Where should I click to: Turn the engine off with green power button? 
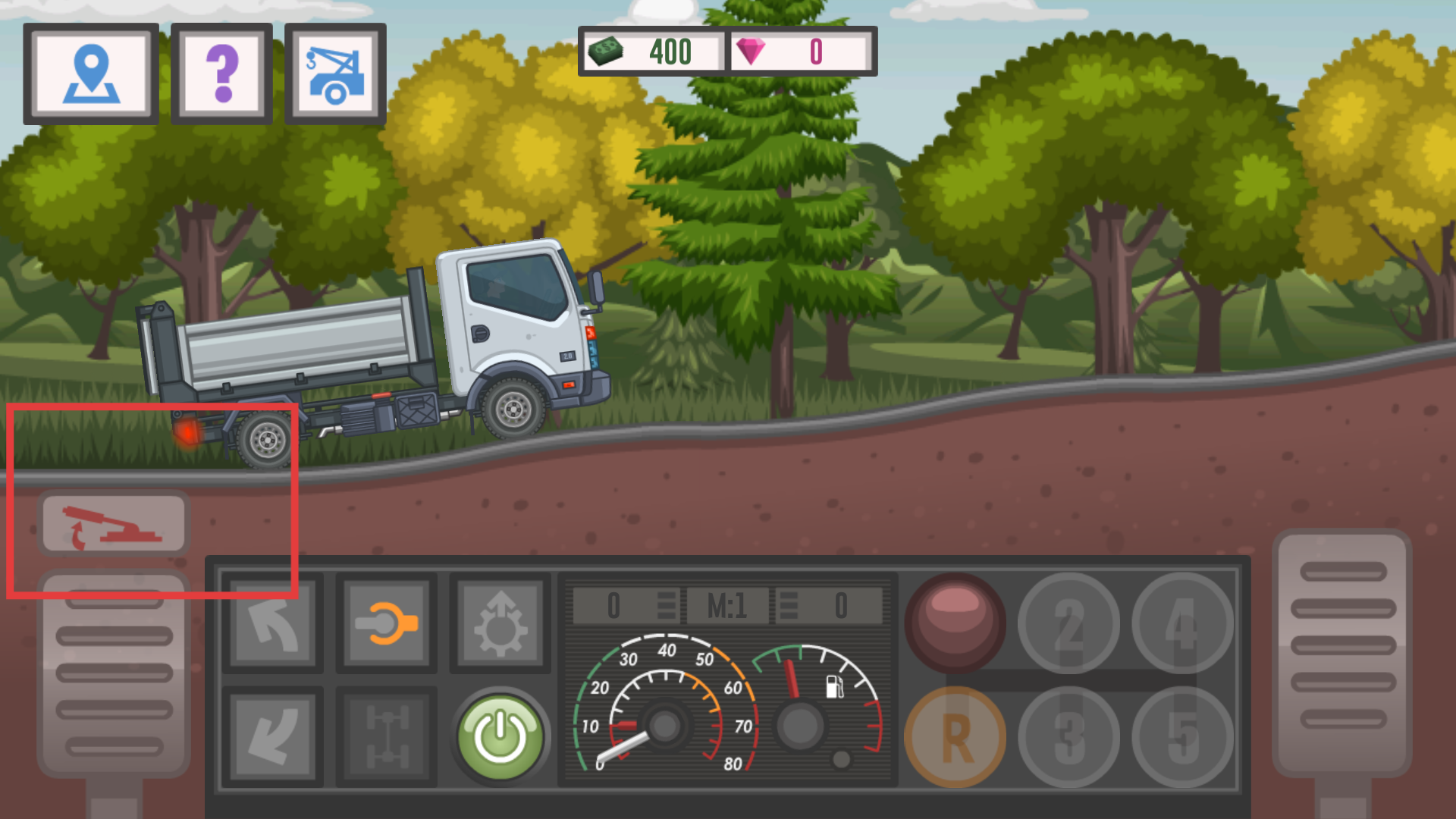point(500,737)
